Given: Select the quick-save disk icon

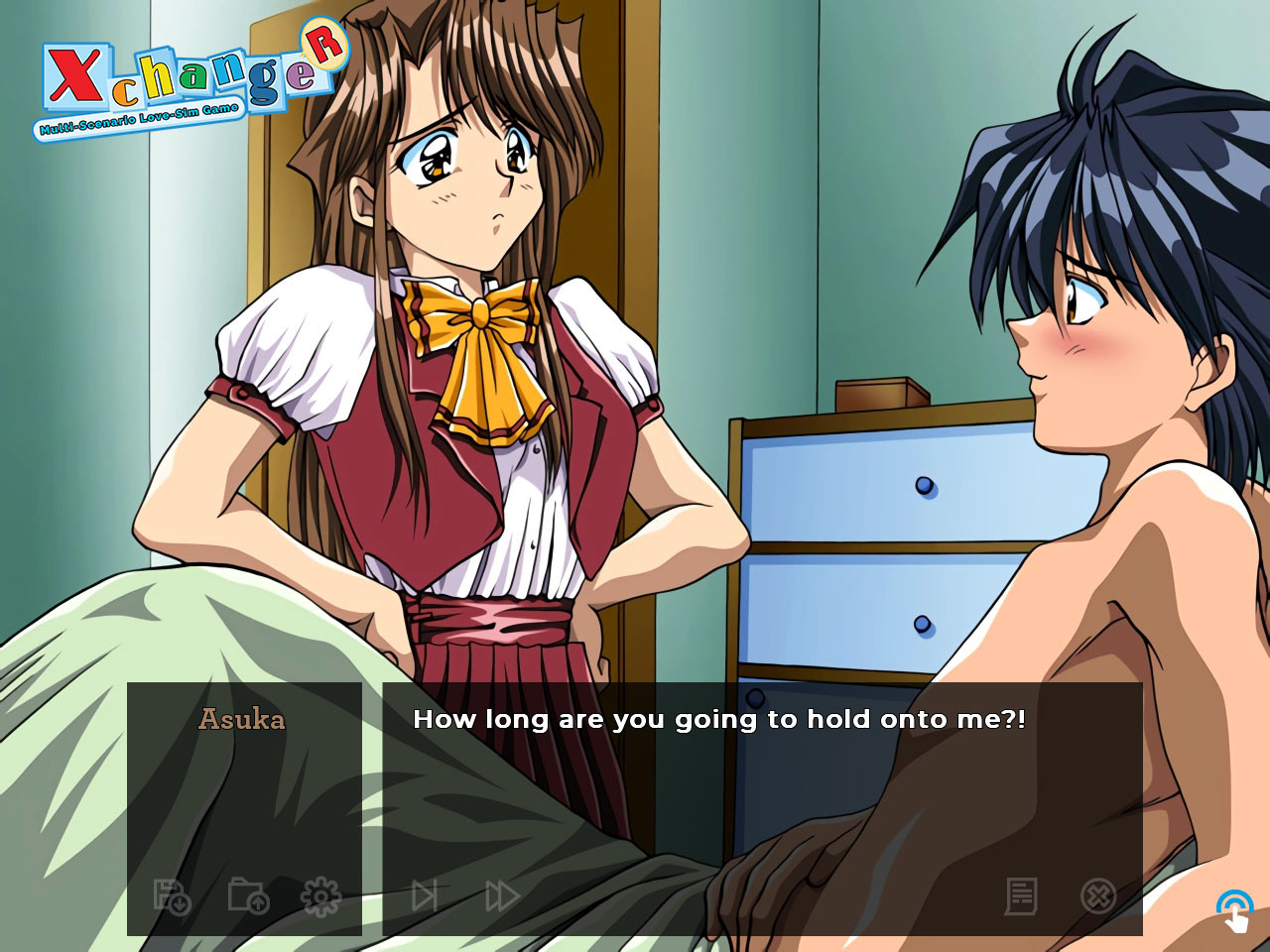Looking at the screenshot, I should click(x=170, y=895).
